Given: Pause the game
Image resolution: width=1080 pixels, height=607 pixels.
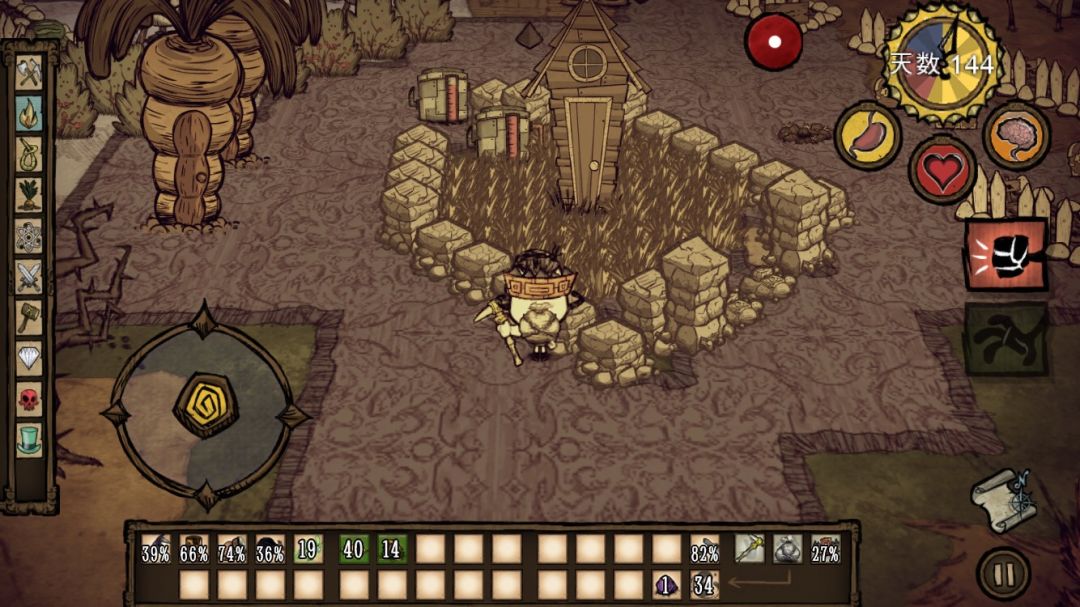Looking at the screenshot, I should pyautogui.click(x=1003, y=574).
